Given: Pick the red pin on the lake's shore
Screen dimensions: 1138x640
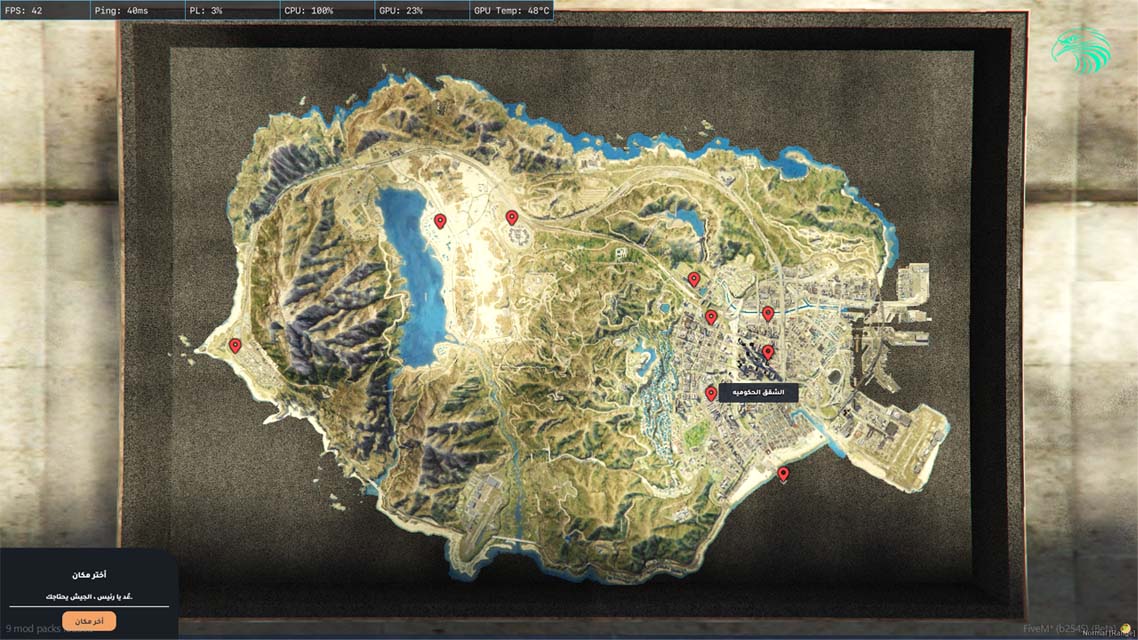Looking at the screenshot, I should (x=440, y=221).
